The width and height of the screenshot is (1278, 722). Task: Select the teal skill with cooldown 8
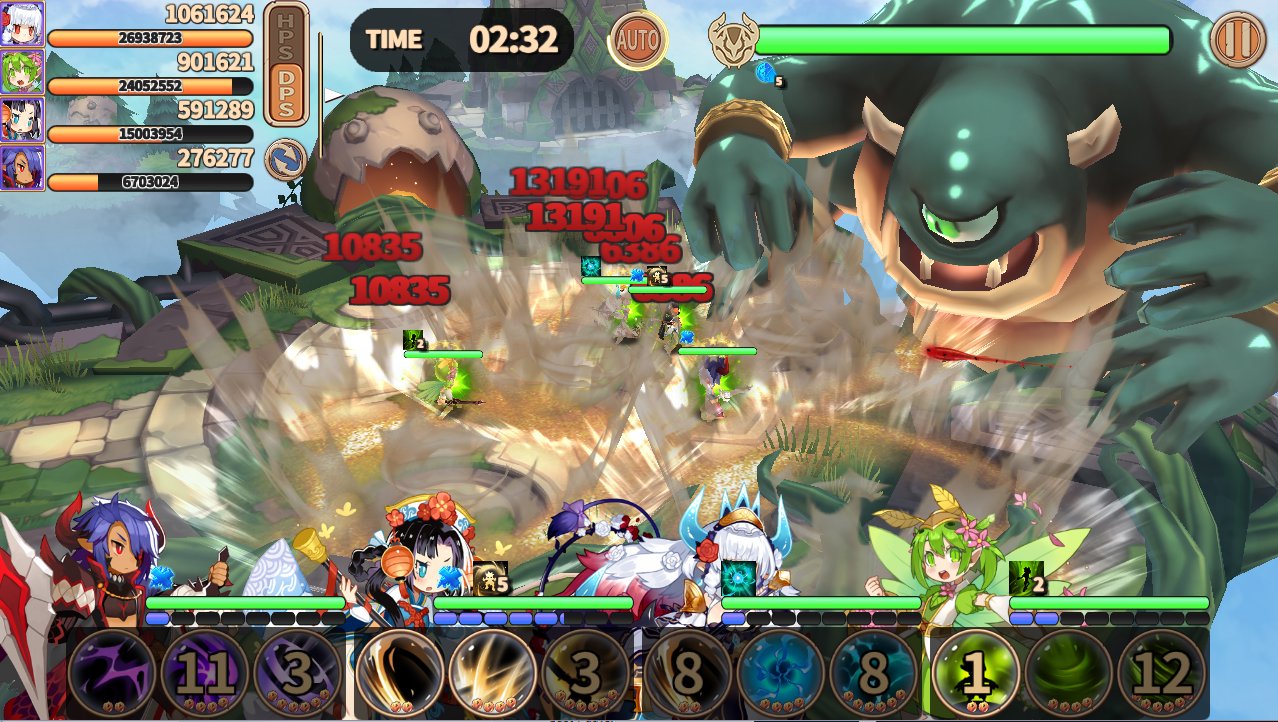click(874, 674)
